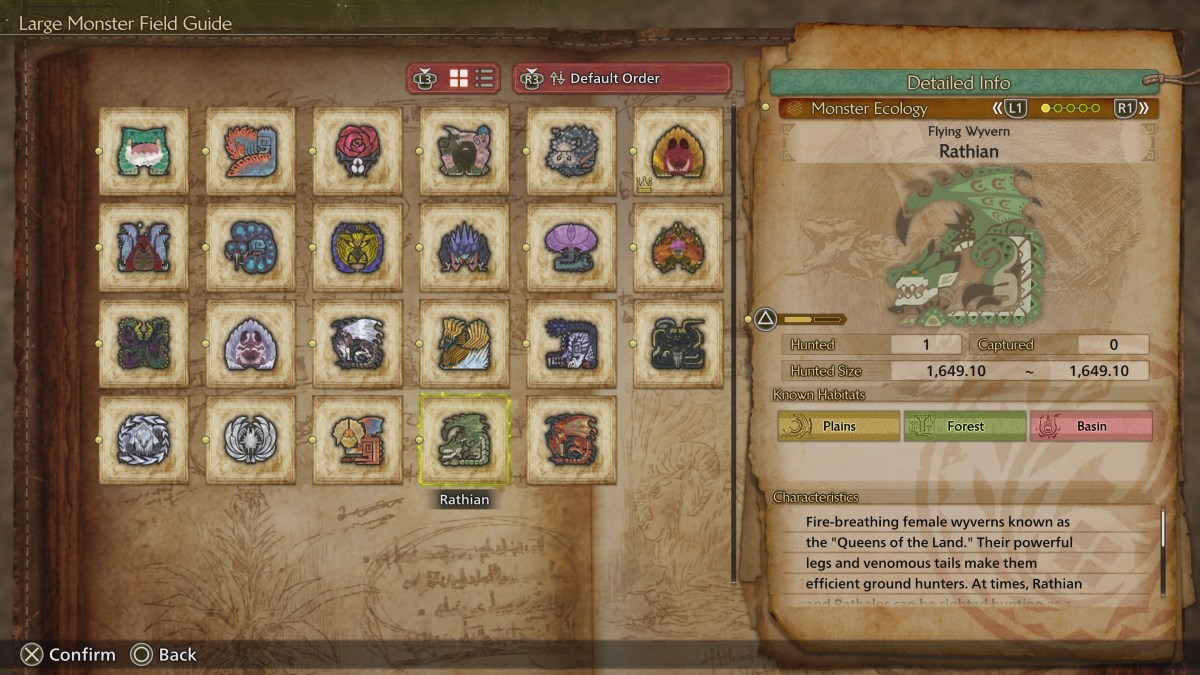Open the purple spiky Nerscylla entry
Image resolution: width=1200 pixels, height=675 pixels.
465,247
